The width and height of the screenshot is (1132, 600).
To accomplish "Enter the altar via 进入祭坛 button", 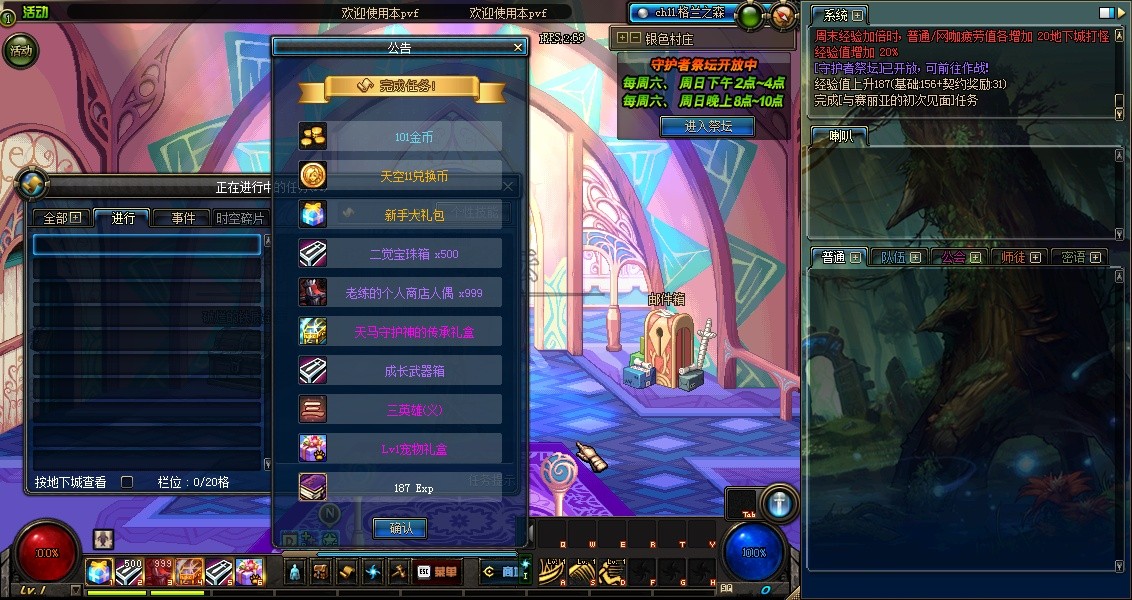I will click(x=707, y=126).
